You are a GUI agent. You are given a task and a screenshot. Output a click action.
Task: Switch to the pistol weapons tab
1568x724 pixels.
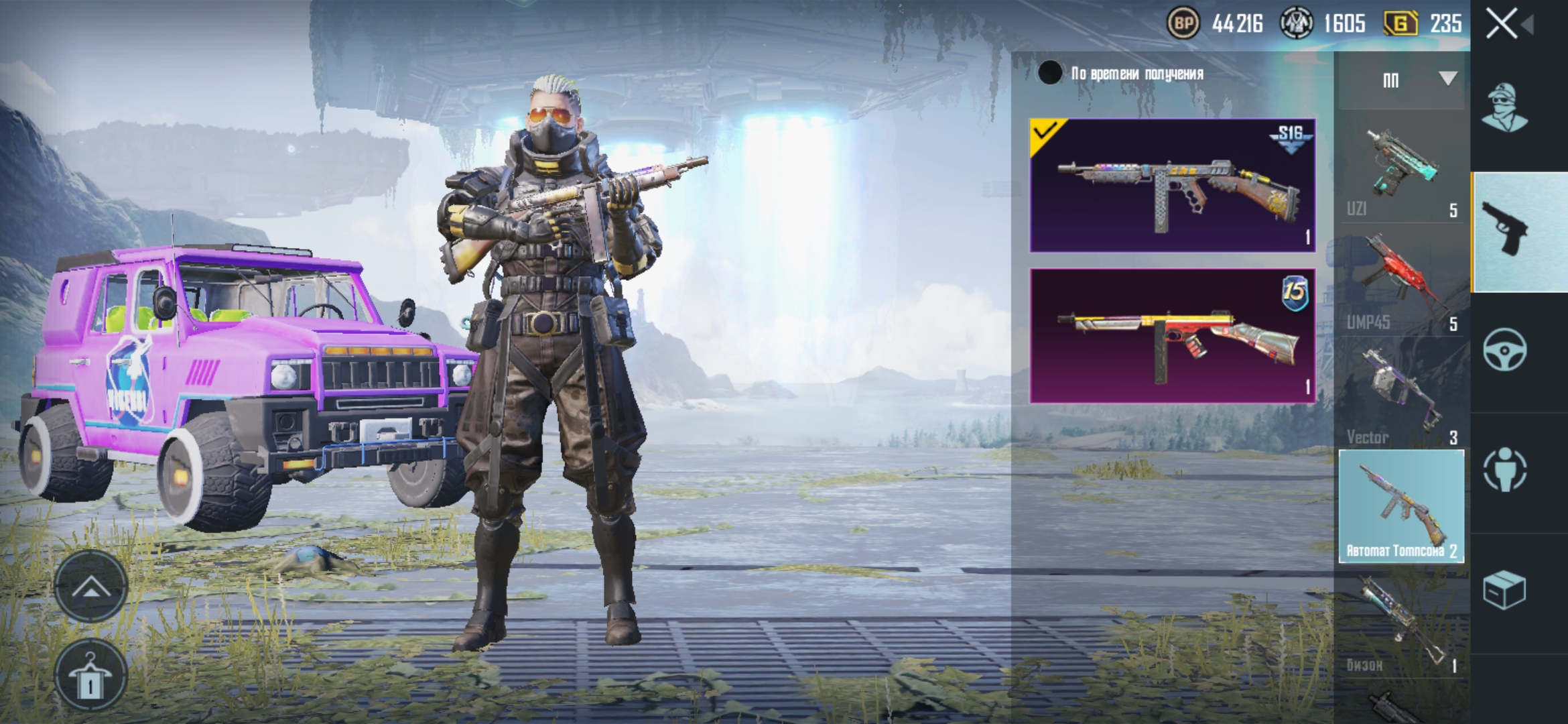click(1518, 231)
